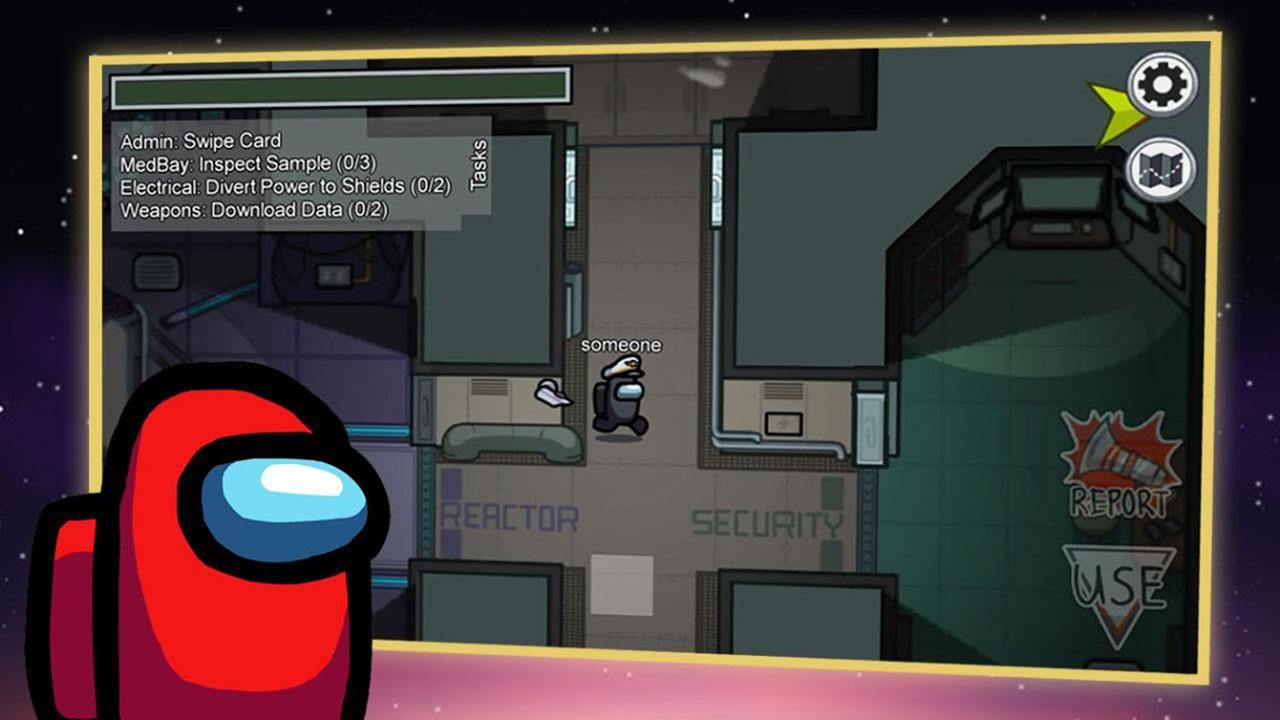Click the Reactor floor label

point(510,518)
